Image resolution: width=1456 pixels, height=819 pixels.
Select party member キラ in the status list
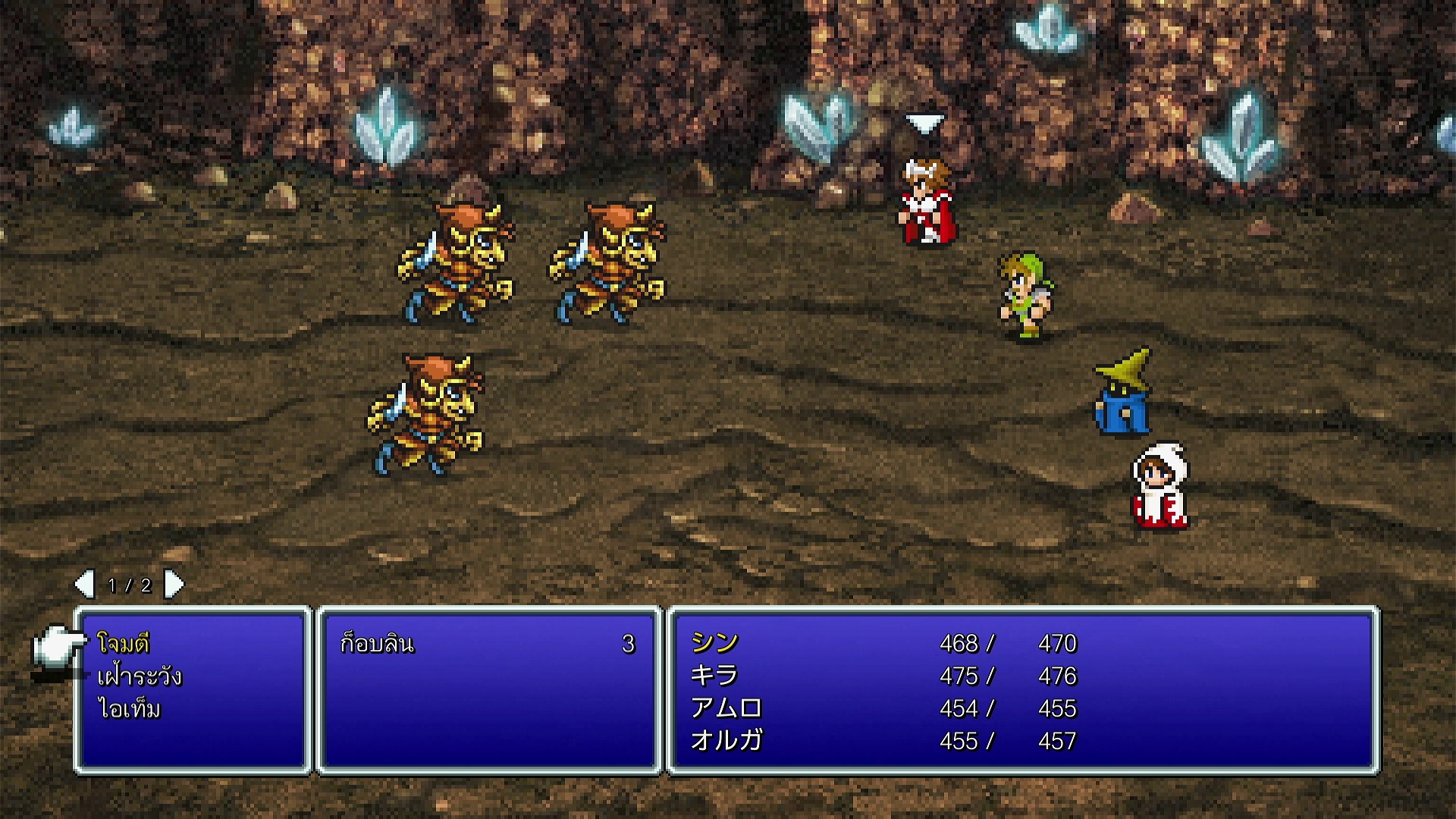[x=714, y=676]
